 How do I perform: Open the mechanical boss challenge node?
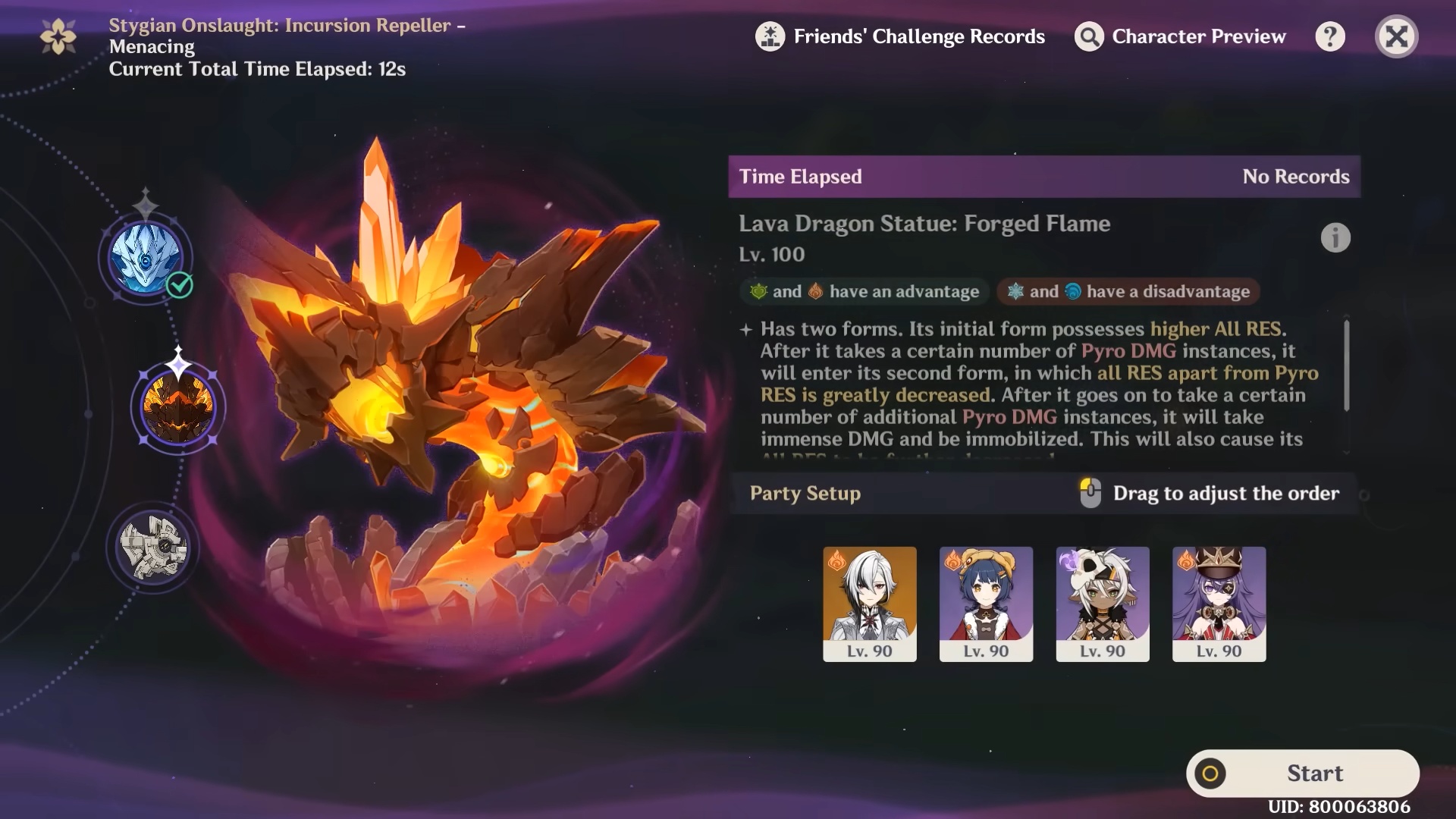click(153, 543)
